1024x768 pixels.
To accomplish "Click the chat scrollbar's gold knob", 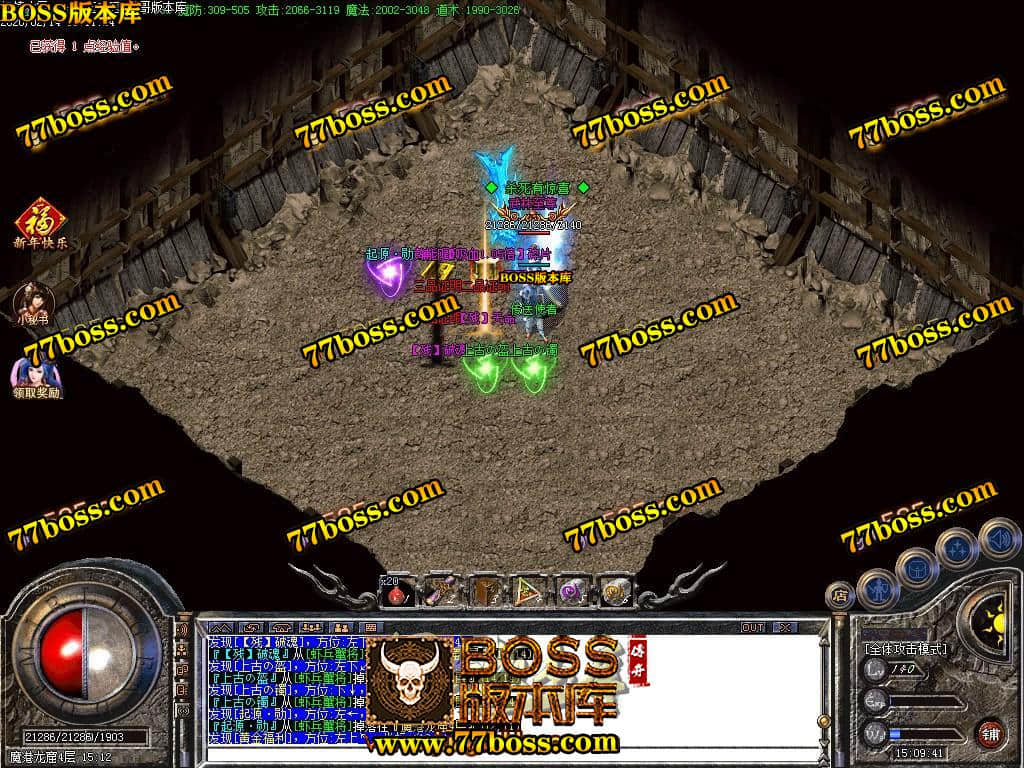I will coord(823,720).
